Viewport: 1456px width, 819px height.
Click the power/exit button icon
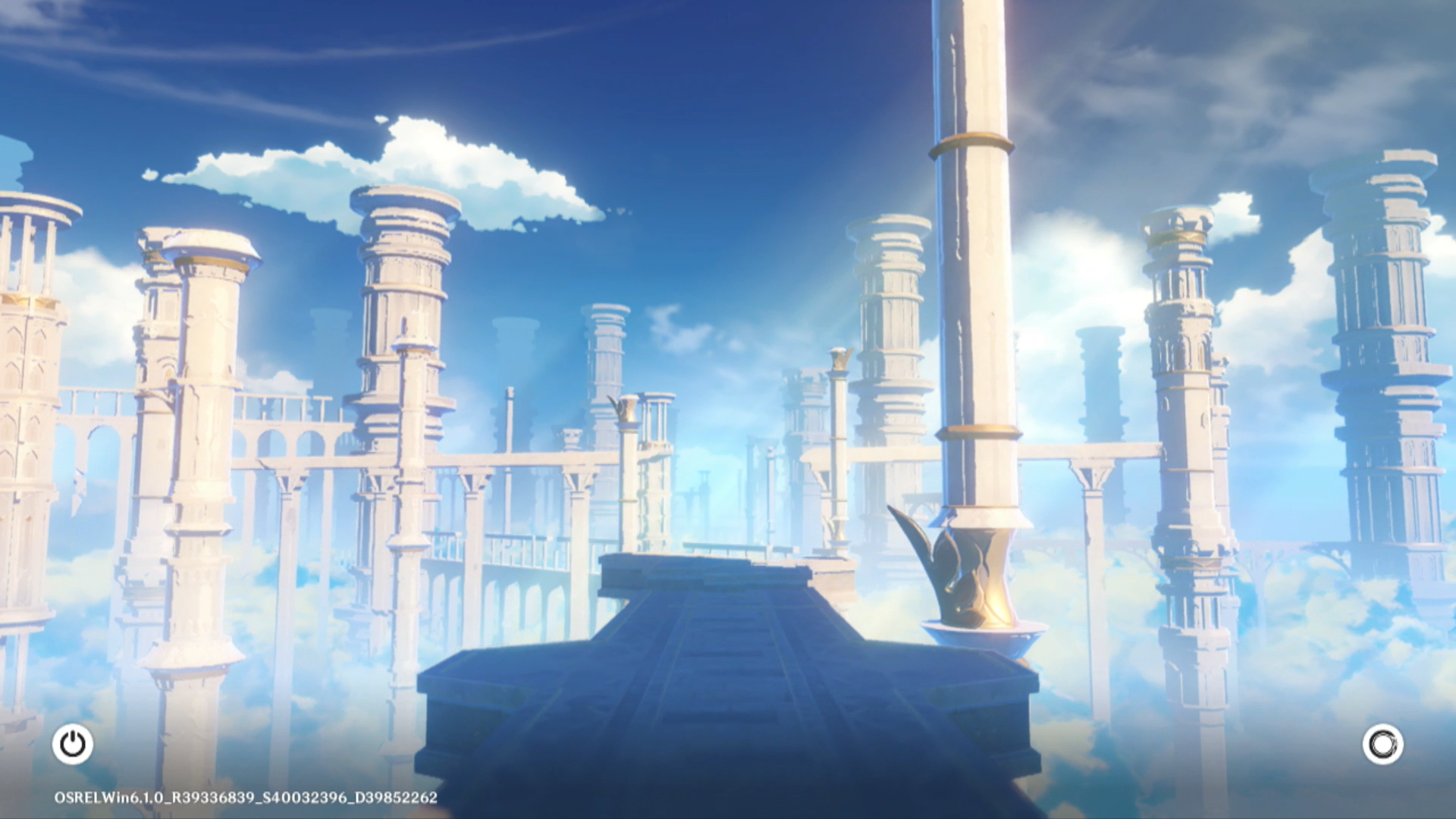point(73,744)
